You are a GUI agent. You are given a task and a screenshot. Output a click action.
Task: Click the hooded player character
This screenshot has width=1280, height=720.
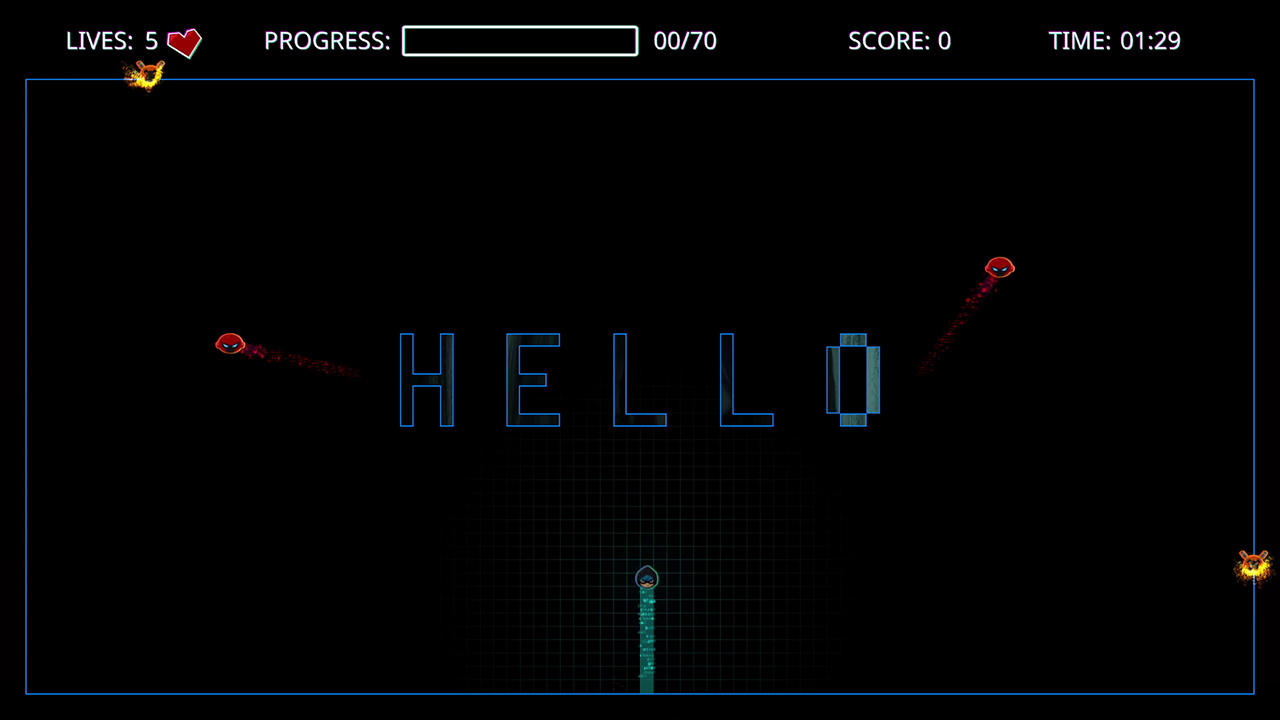tap(646, 578)
